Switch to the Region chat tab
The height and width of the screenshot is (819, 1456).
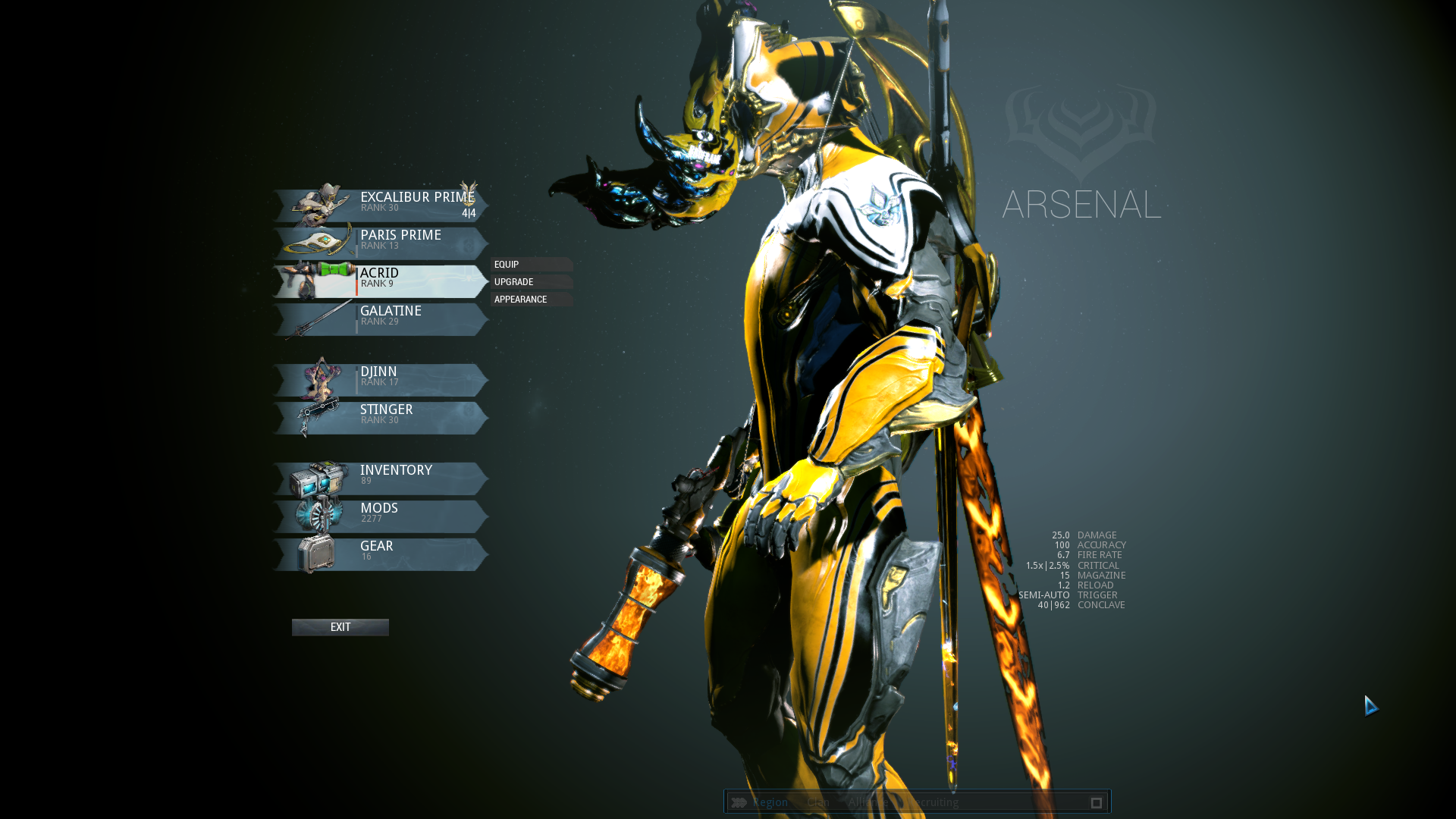(770, 802)
